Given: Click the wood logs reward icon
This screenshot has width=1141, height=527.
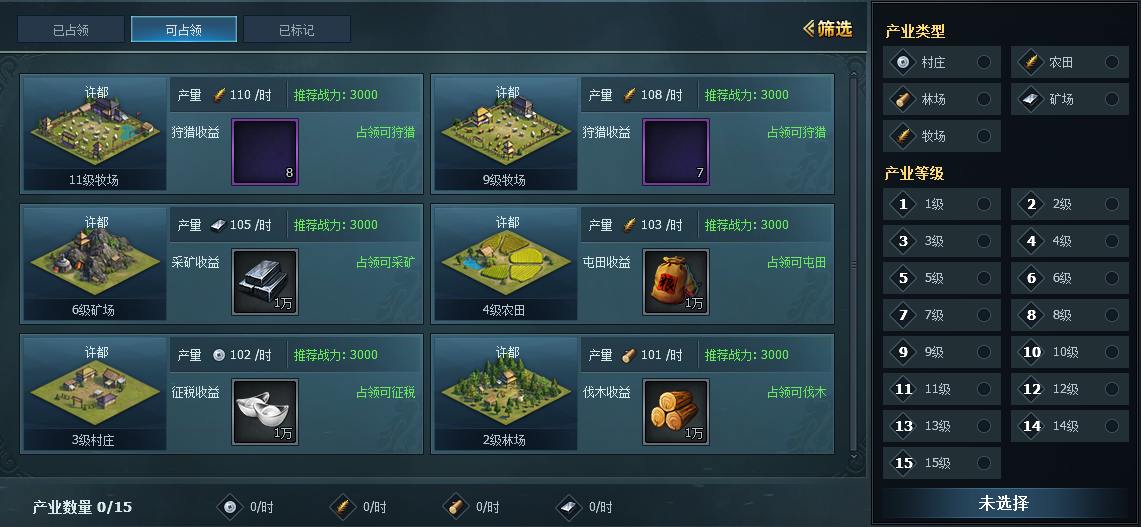Looking at the screenshot, I should pyautogui.click(x=676, y=411).
